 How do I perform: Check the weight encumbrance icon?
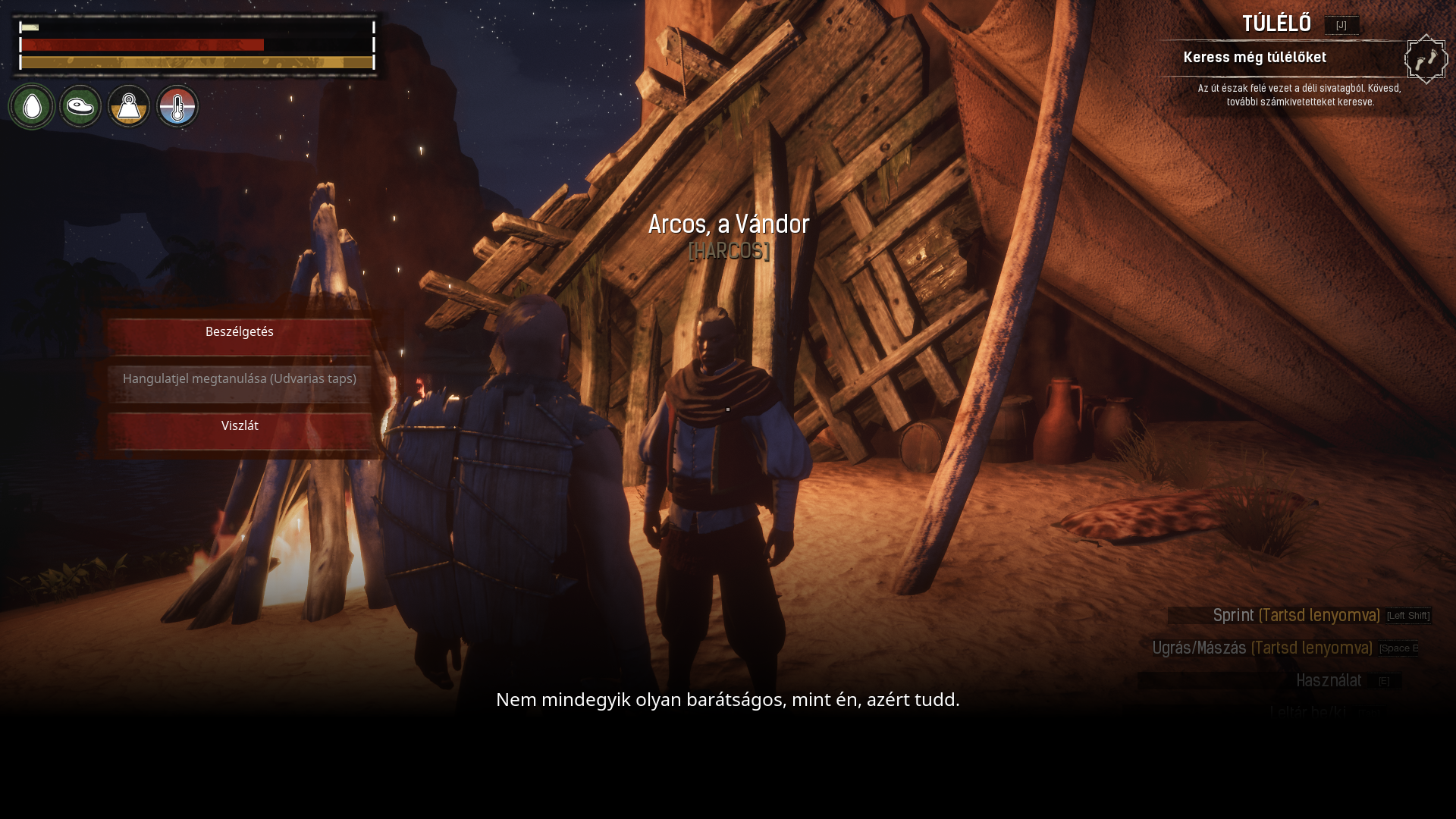tap(129, 107)
